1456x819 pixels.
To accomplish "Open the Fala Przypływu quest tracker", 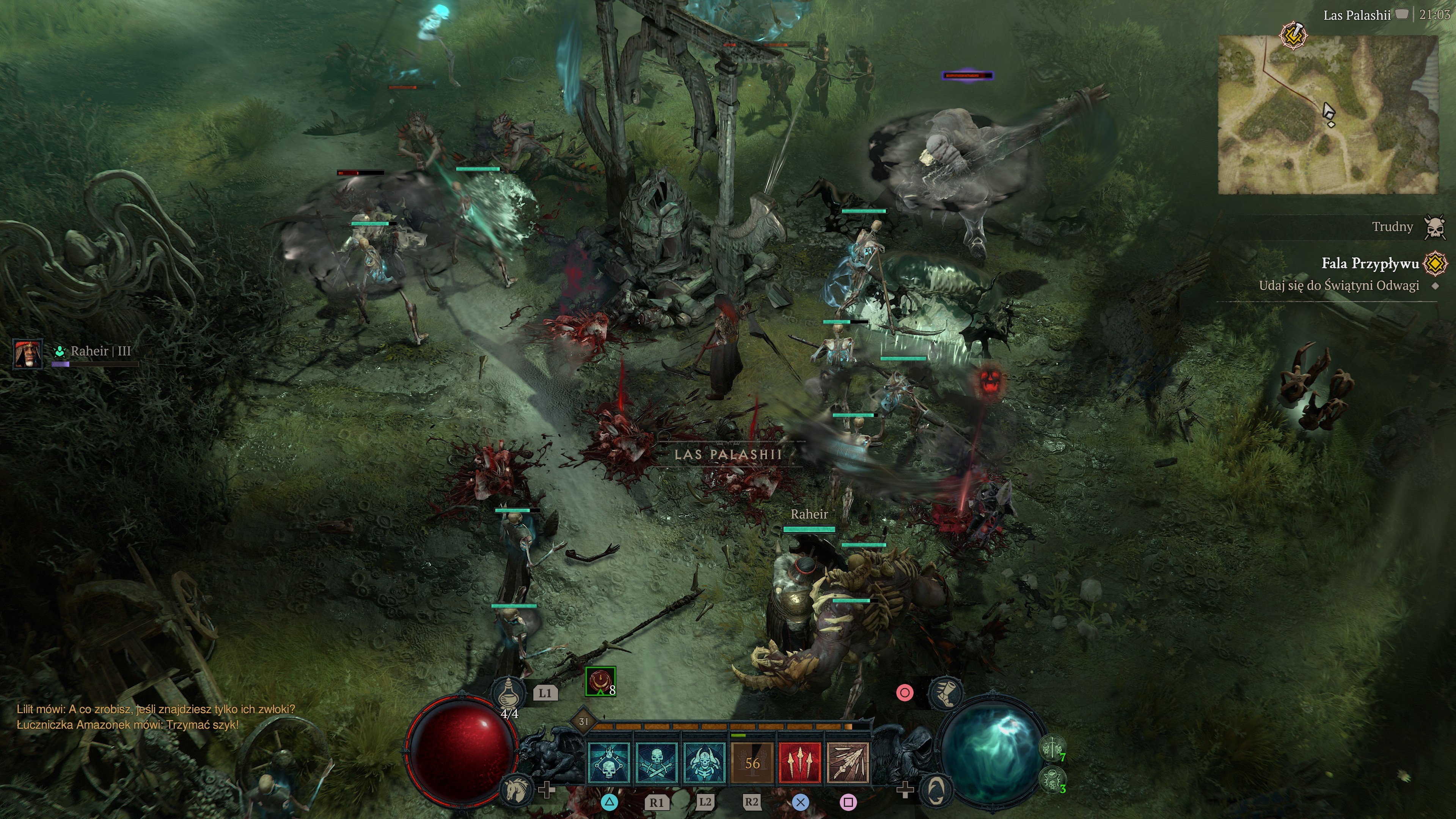I will [1370, 263].
